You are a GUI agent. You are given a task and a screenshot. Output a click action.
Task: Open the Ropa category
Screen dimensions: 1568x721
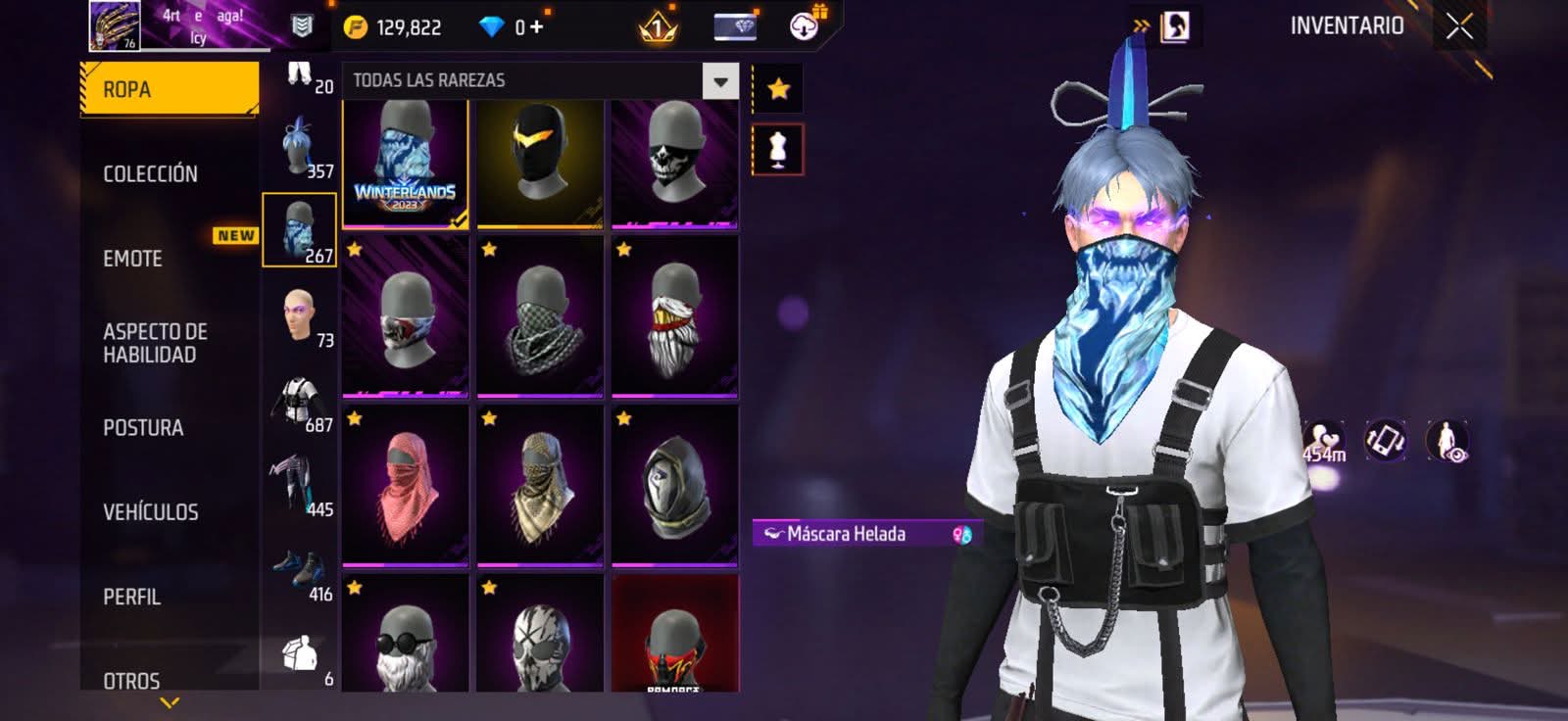coord(169,89)
